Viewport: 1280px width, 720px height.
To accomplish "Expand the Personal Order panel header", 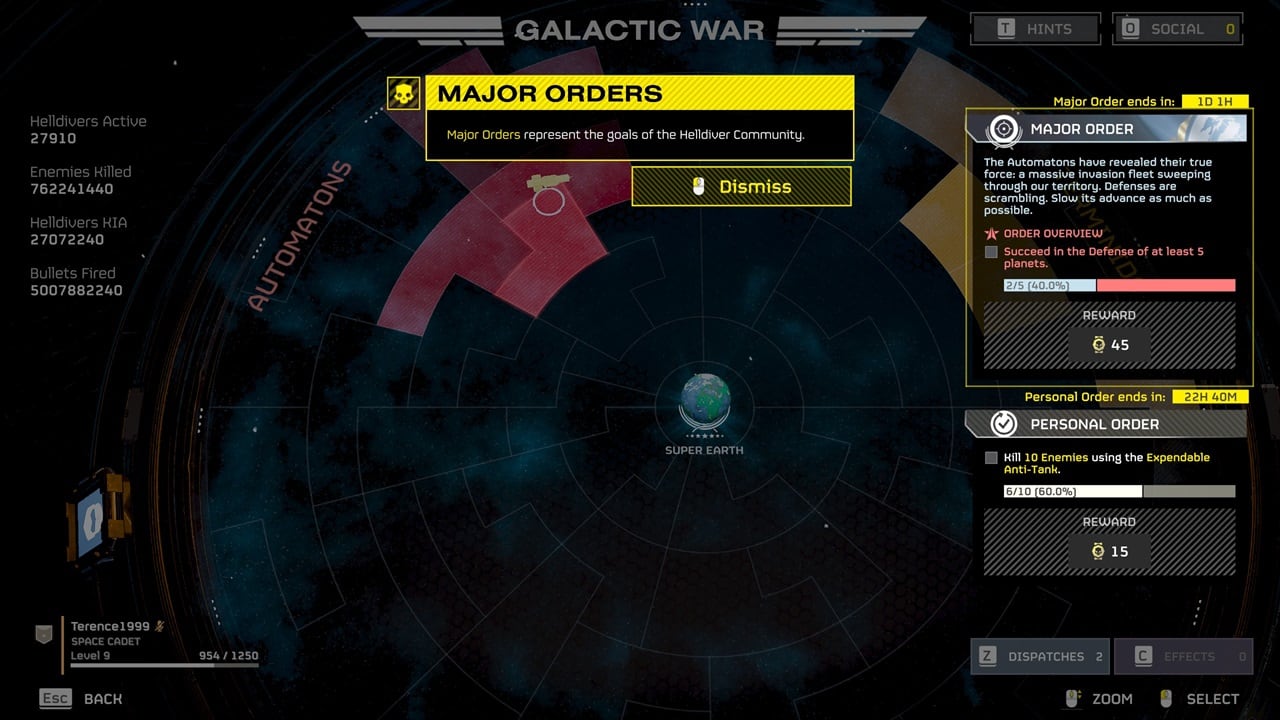I will [x=1106, y=424].
